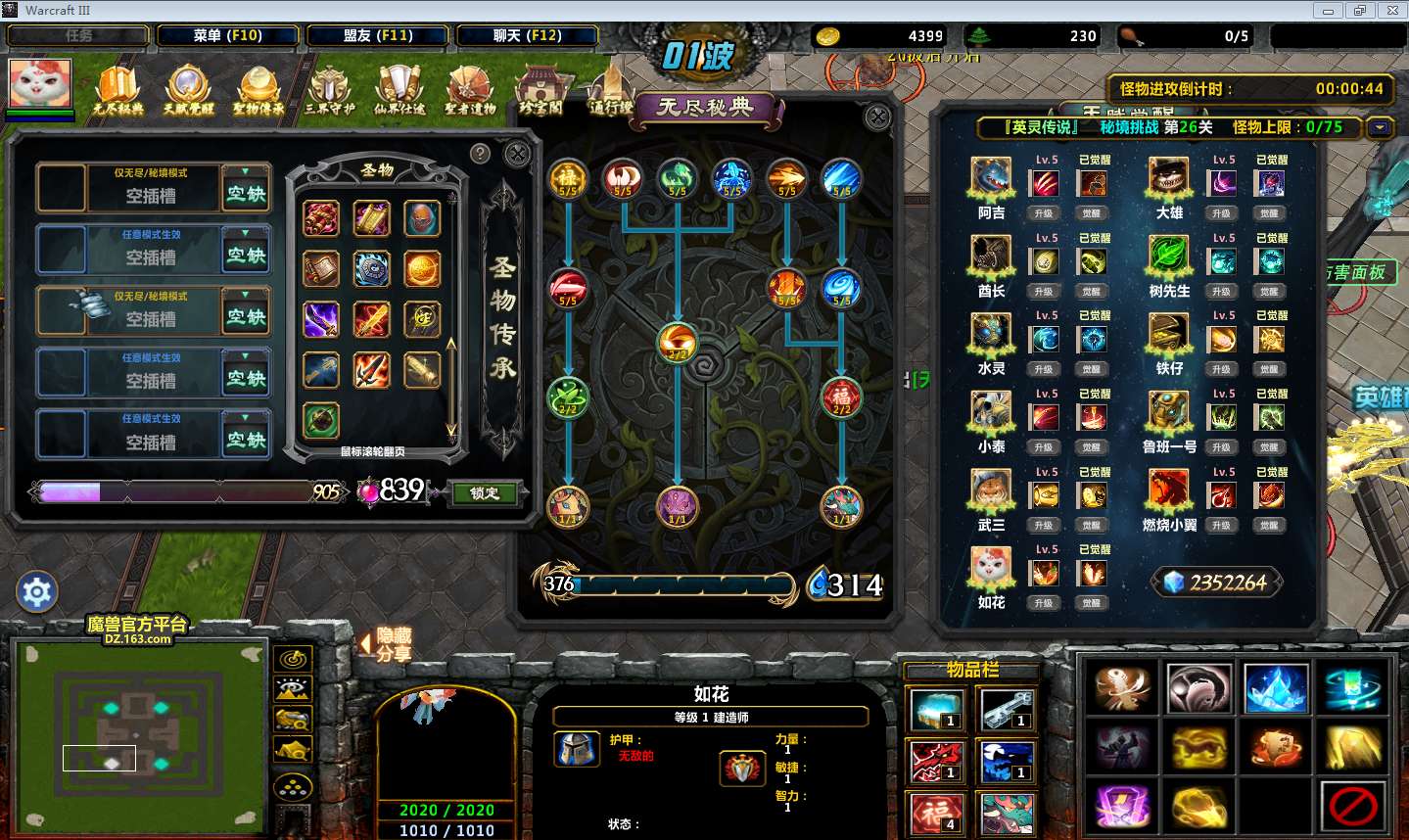Activate the red cancel command icon
Image resolution: width=1409 pixels, height=840 pixels.
tap(1353, 807)
